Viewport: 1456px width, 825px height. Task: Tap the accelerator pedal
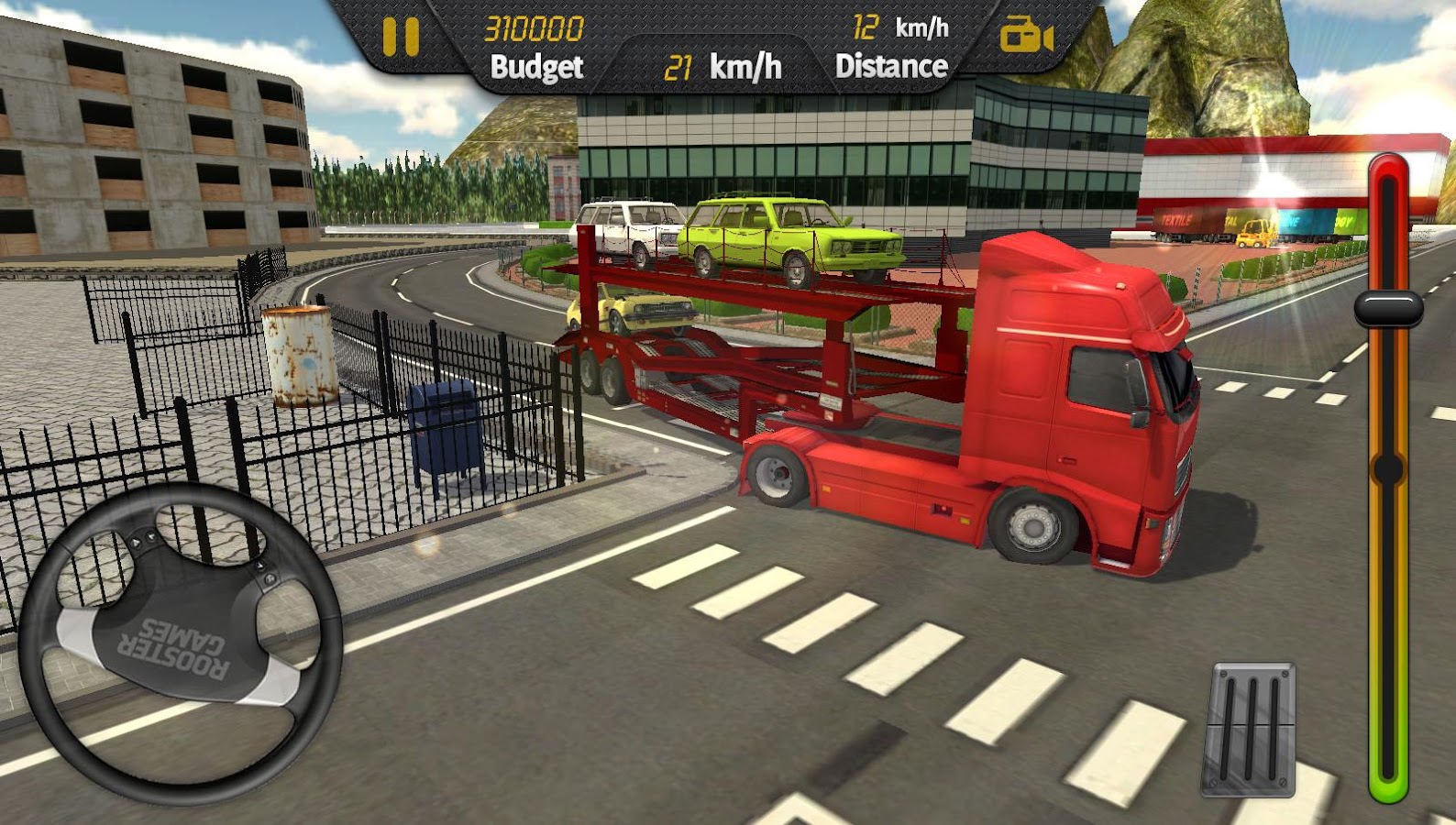1252,728
